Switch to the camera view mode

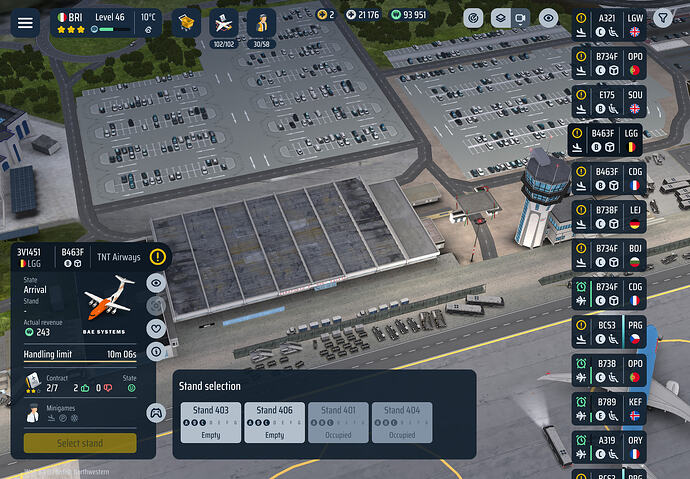(520, 18)
